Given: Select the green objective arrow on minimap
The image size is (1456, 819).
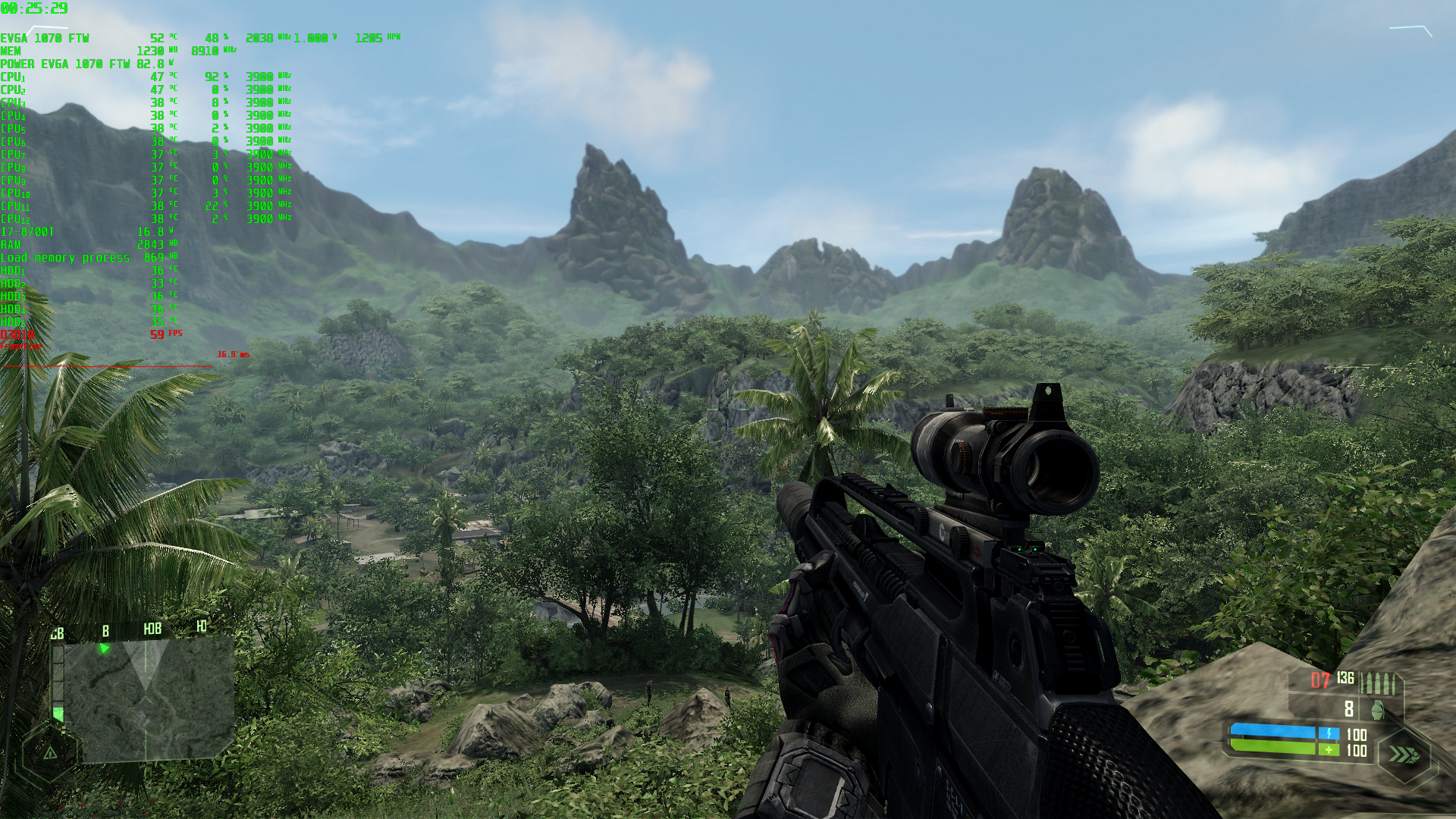Looking at the screenshot, I should point(105,648).
